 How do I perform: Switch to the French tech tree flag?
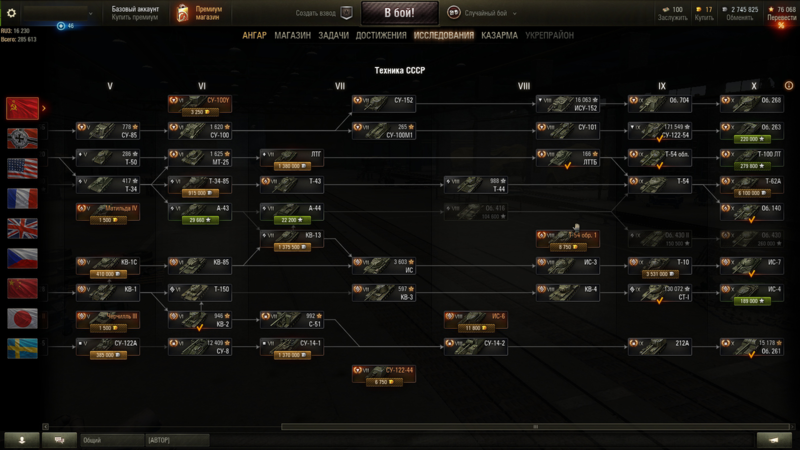(20, 197)
